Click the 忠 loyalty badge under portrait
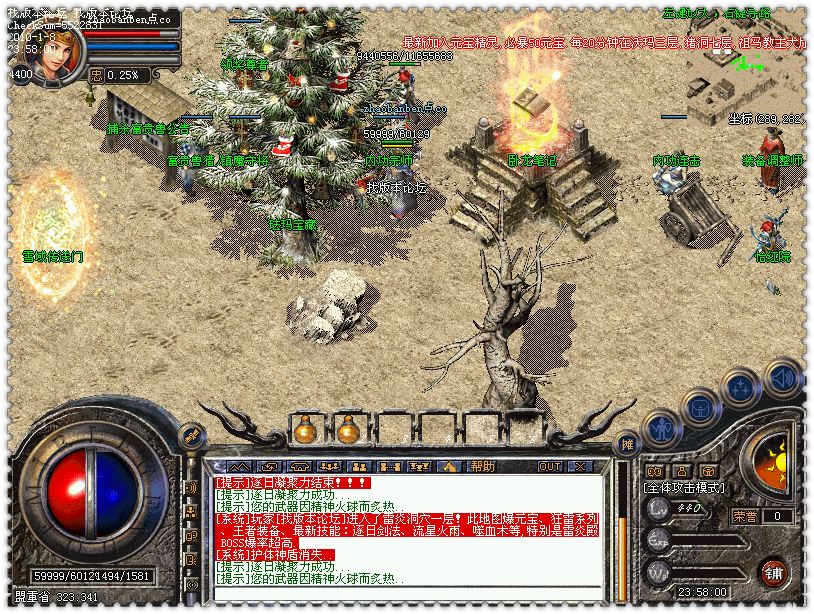 coord(96,74)
